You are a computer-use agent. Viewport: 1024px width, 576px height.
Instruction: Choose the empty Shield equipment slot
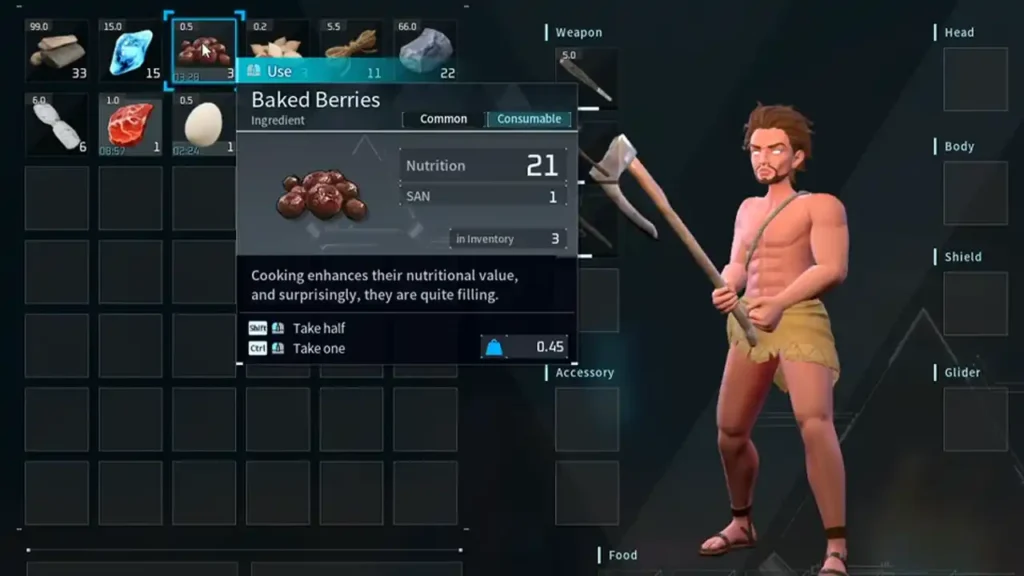click(x=975, y=304)
